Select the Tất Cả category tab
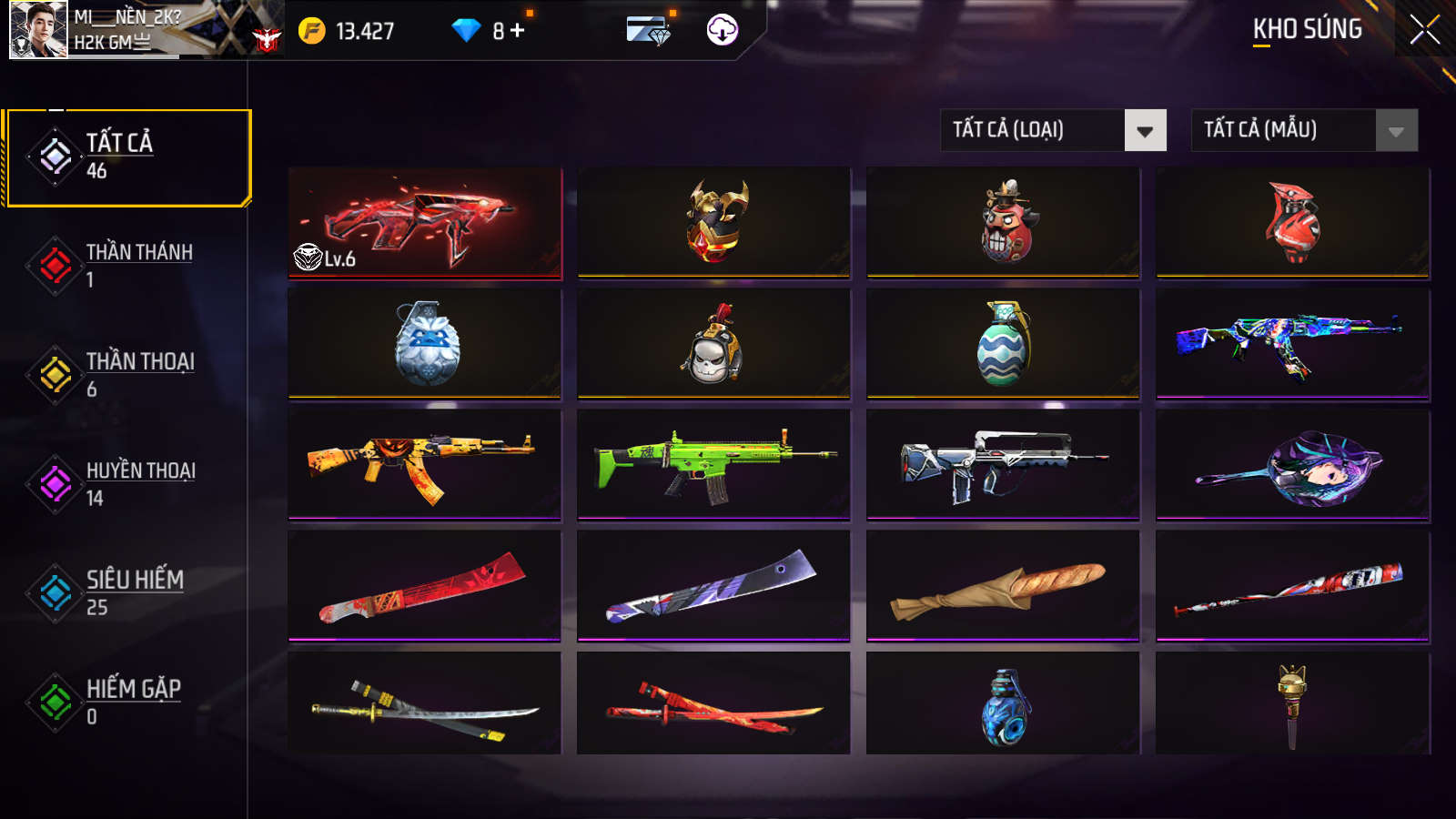The image size is (1456, 819). (127, 157)
